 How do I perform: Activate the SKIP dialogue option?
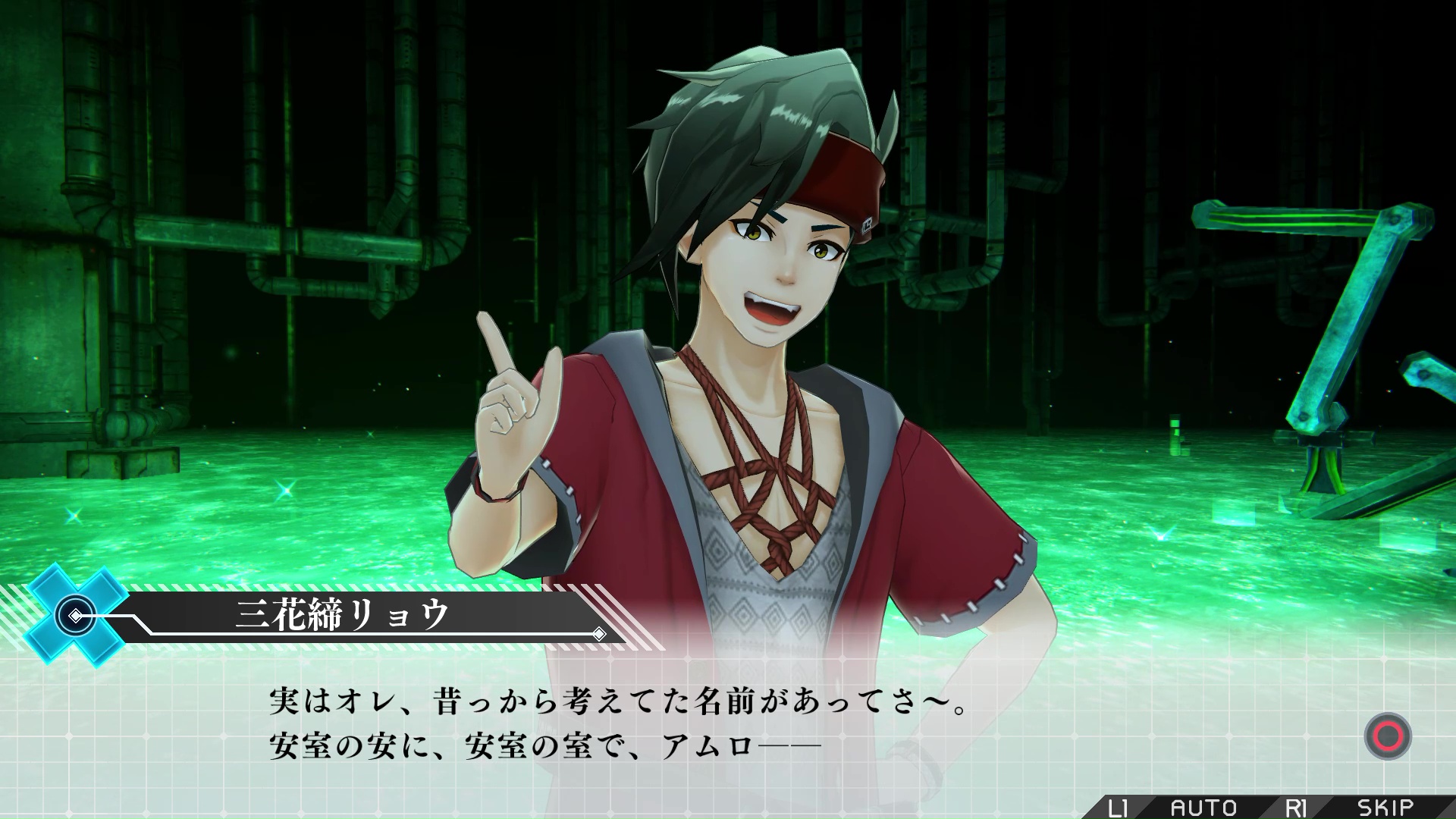point(1385,807)
